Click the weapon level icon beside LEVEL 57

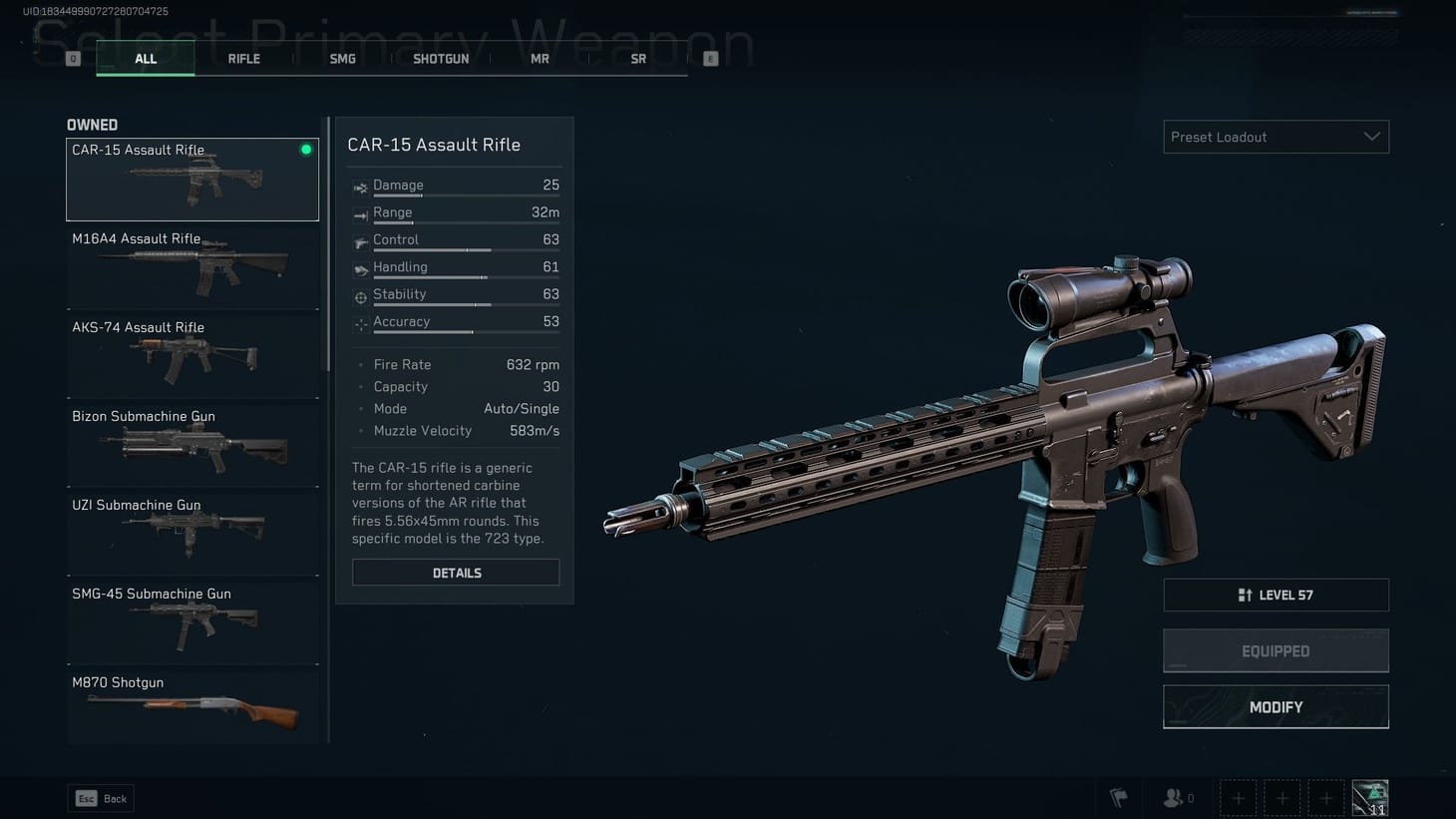[1247, 595]
